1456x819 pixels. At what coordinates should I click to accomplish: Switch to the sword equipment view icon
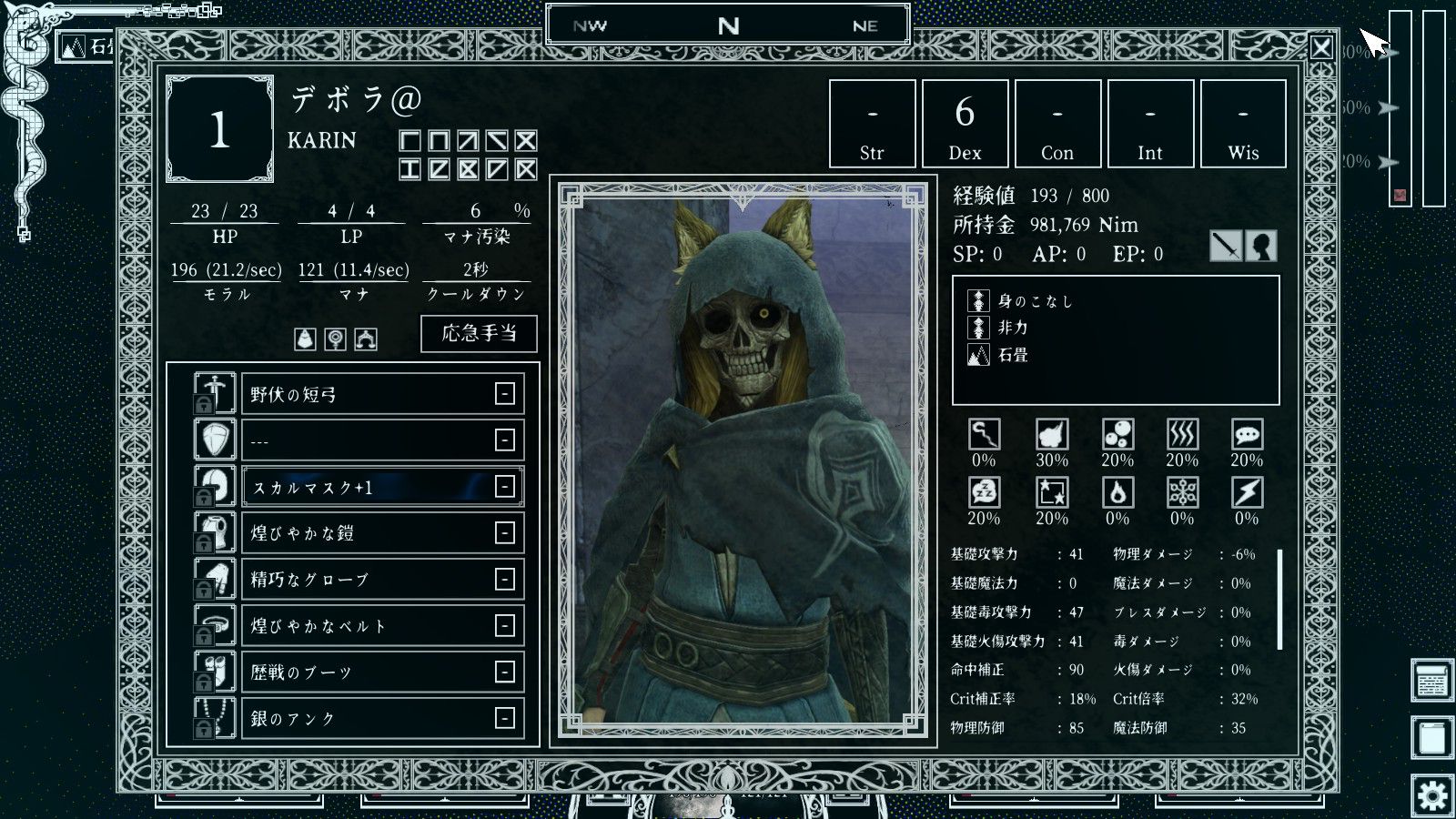(1226, 246)
